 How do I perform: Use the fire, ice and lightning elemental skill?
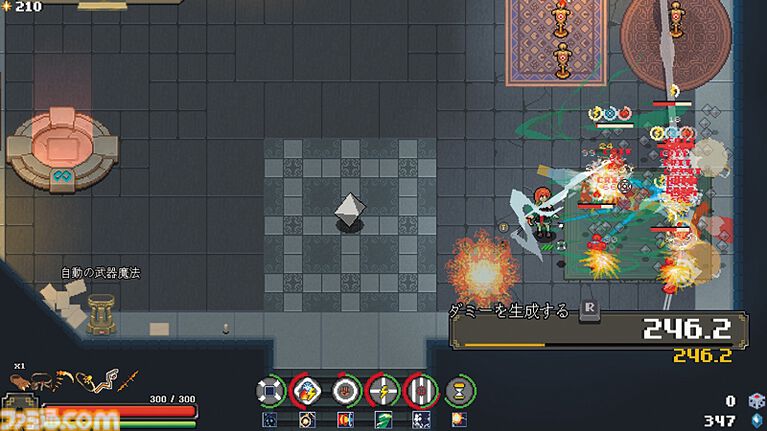point(307,389)
